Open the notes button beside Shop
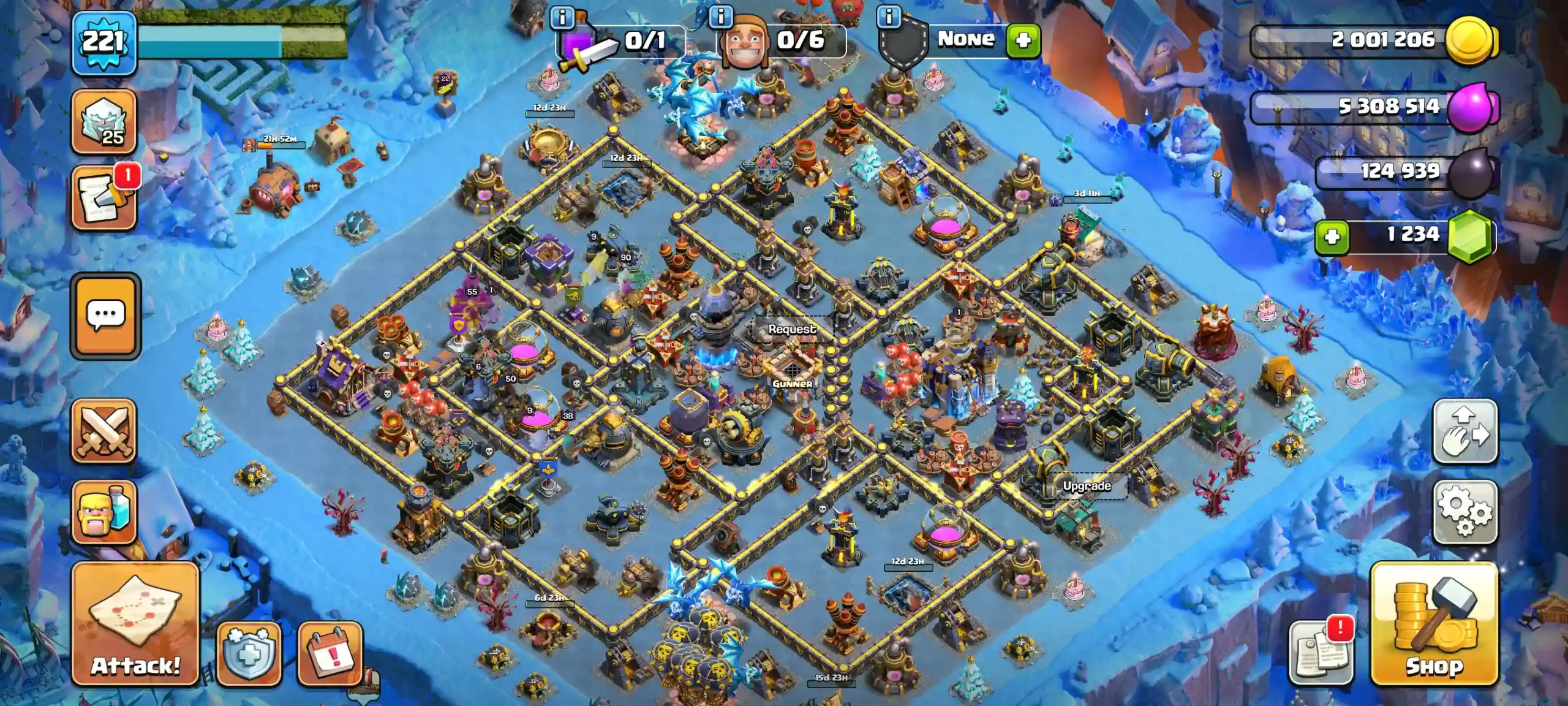The height and width of the screenshot is (706, 1568). pyautogui.click(x=1321, y=653)
